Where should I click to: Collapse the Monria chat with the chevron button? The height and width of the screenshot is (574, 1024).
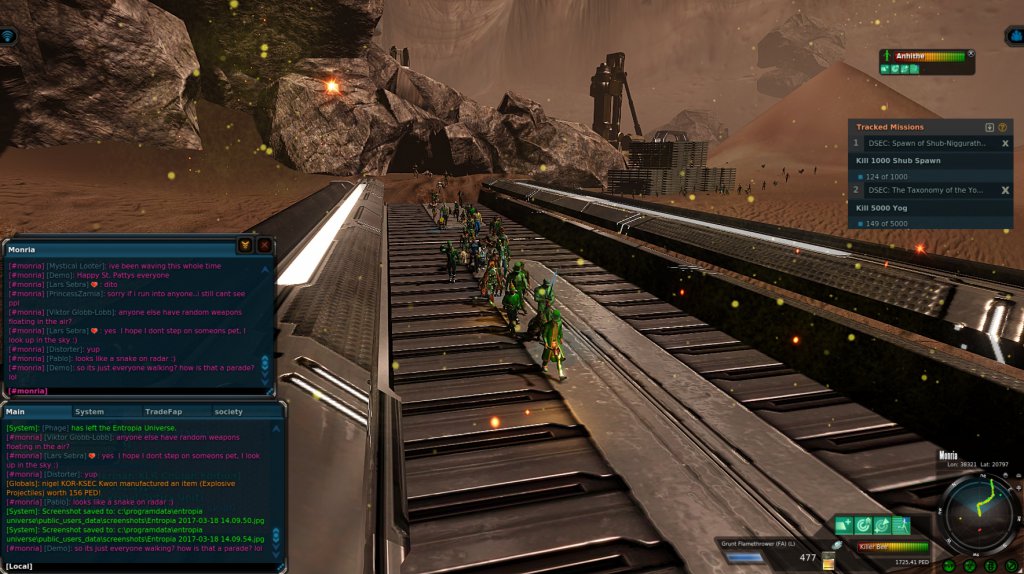[245, 245]
